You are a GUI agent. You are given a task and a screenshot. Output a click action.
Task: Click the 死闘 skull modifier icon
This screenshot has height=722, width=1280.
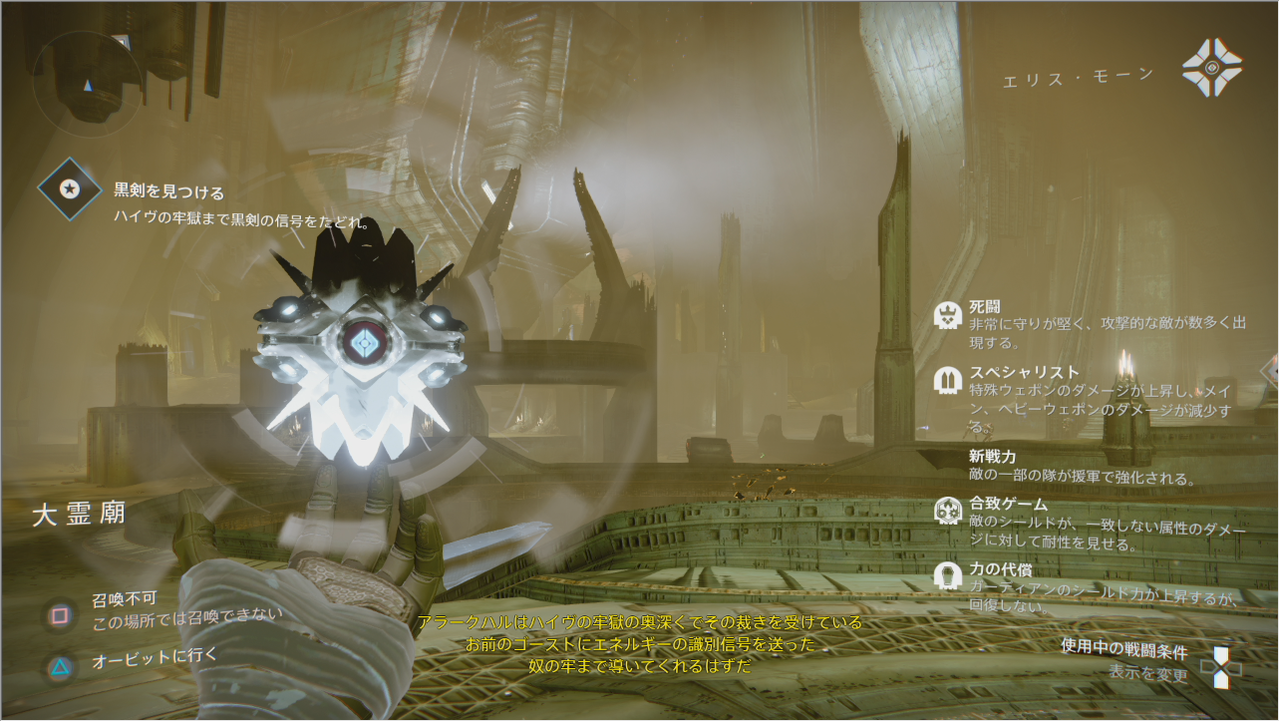(947, 316)
